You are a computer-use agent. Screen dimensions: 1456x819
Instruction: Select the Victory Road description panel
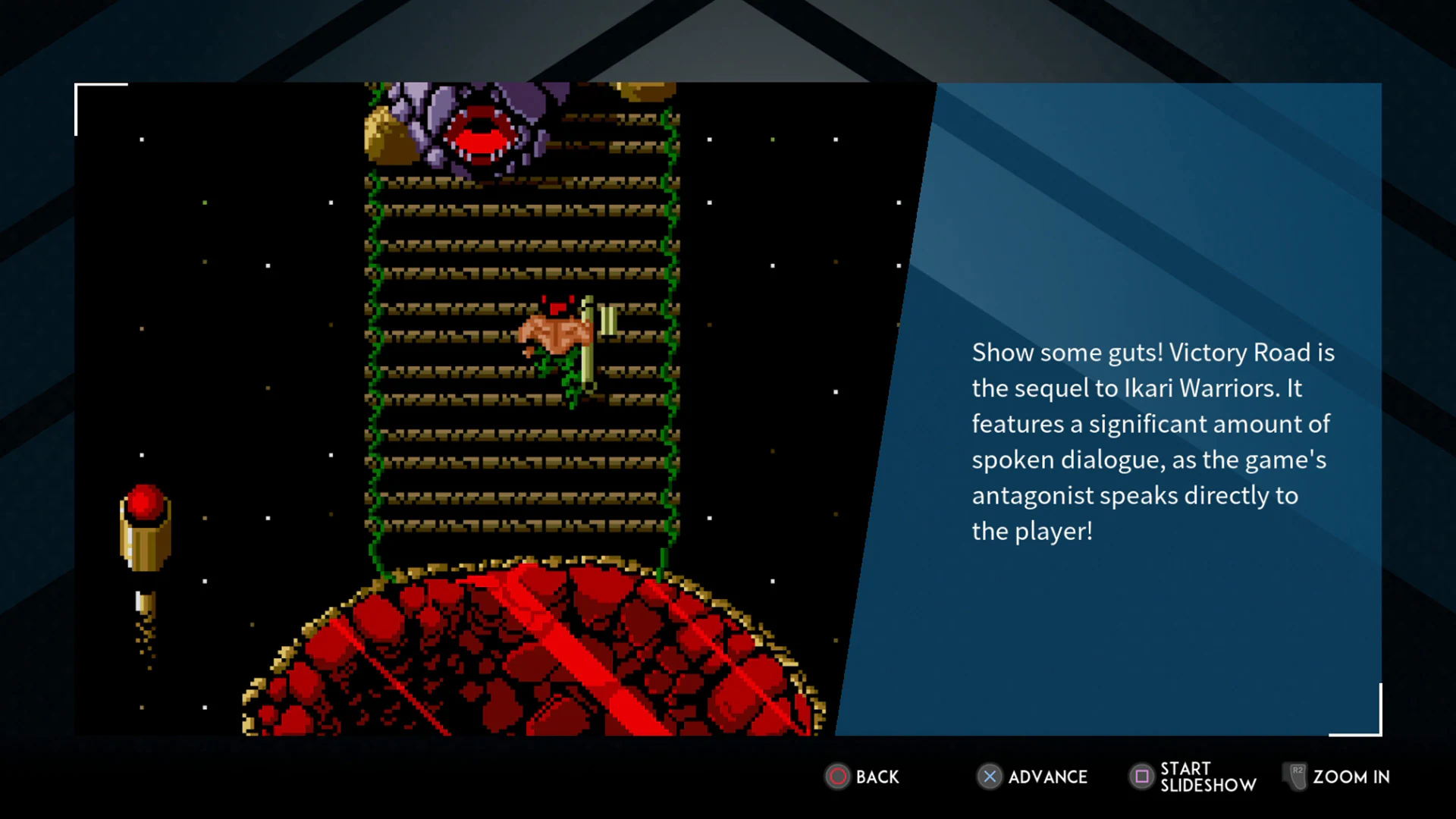tap(1153, 440)
